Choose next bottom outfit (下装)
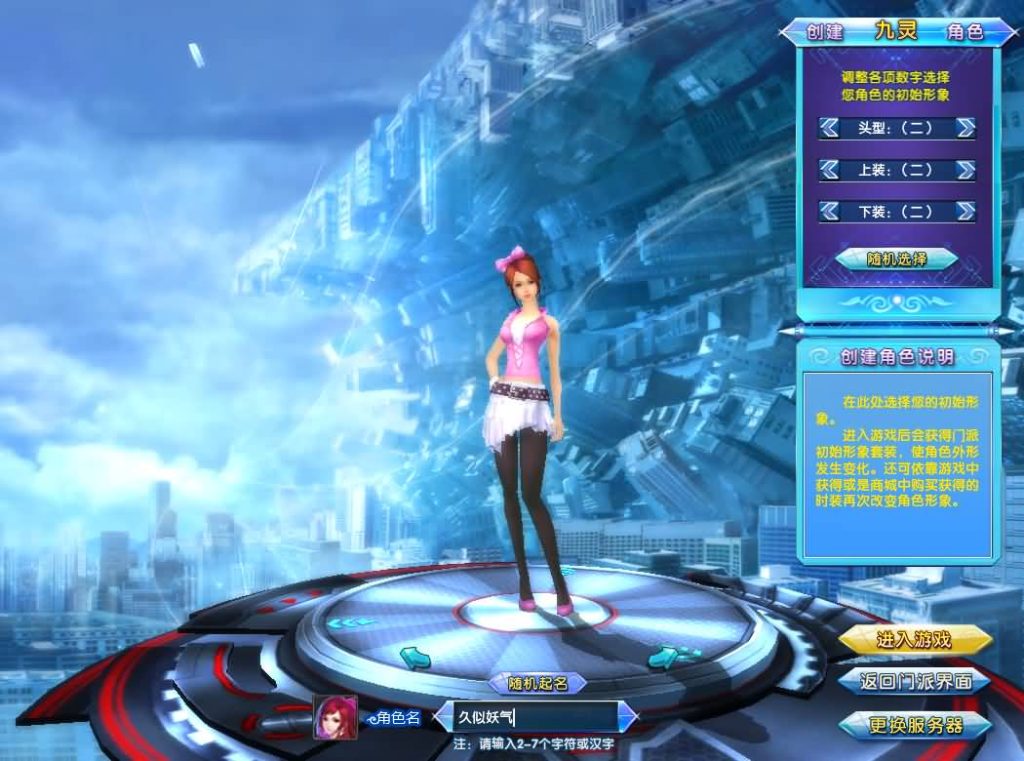 (965, 212)
